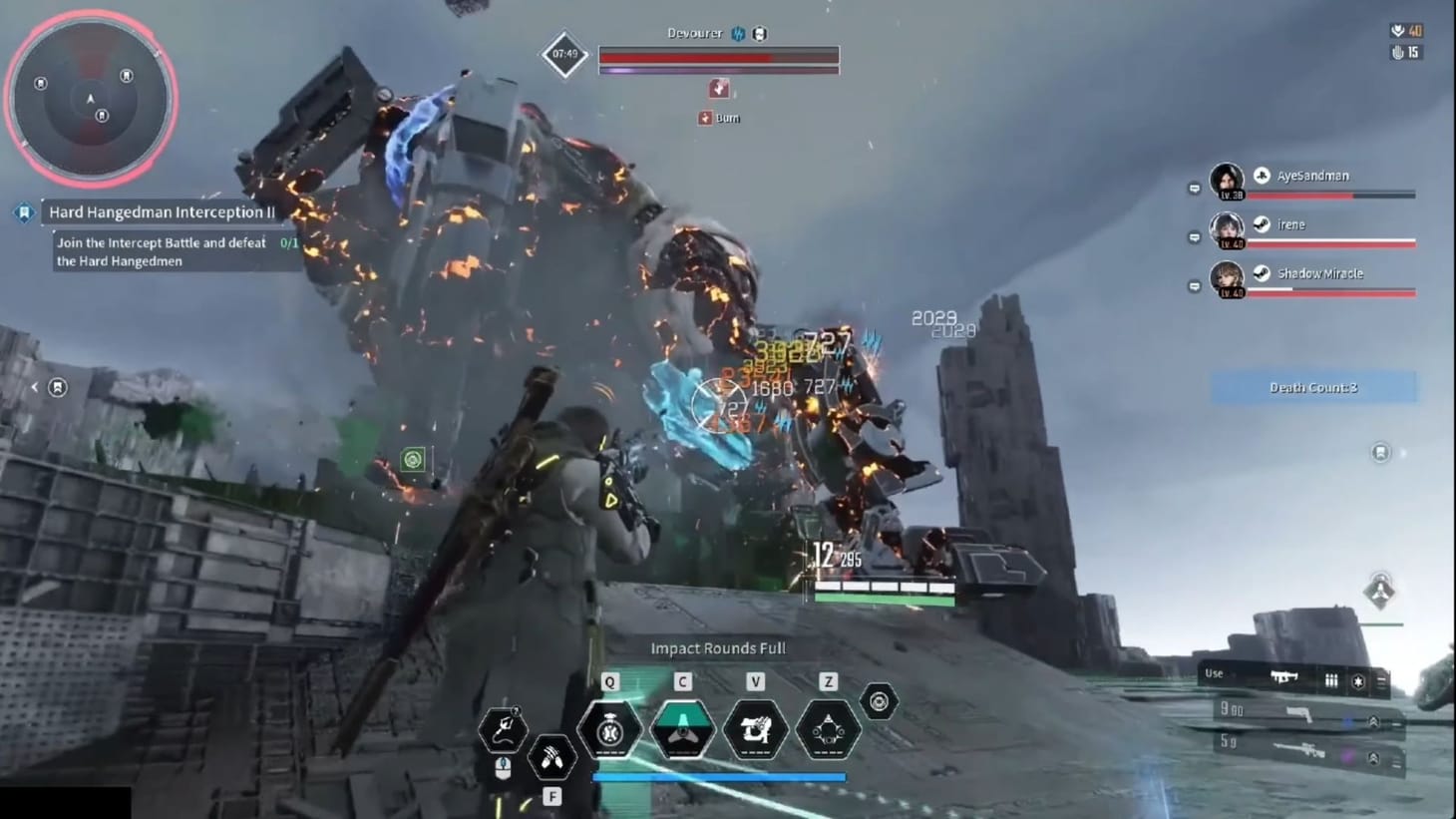1456x819 pixels.
Task: Activate the Q skill in the hotbar
Action: click(611, 730)
